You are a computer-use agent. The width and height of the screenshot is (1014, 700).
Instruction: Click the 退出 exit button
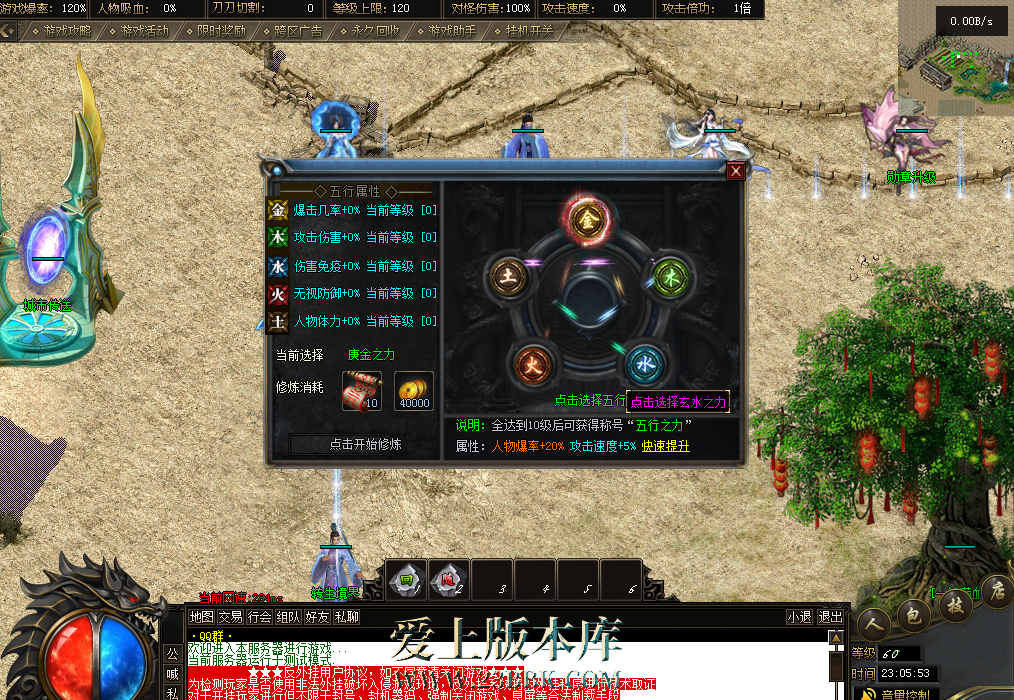tap(830, 617)
